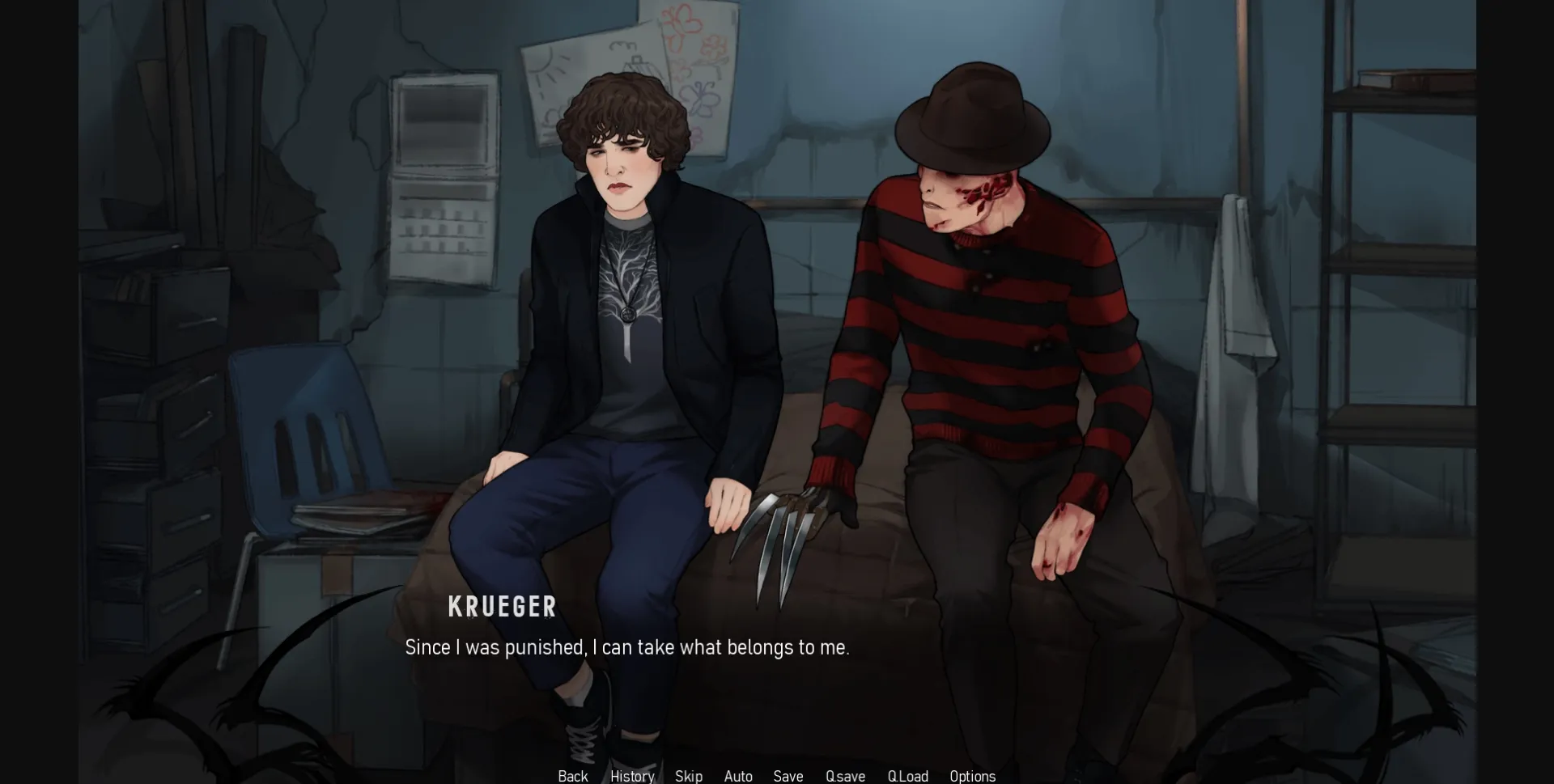The image size is (1554, 784).
Task: Select History to review past lines
Action: tap(631, 776)
